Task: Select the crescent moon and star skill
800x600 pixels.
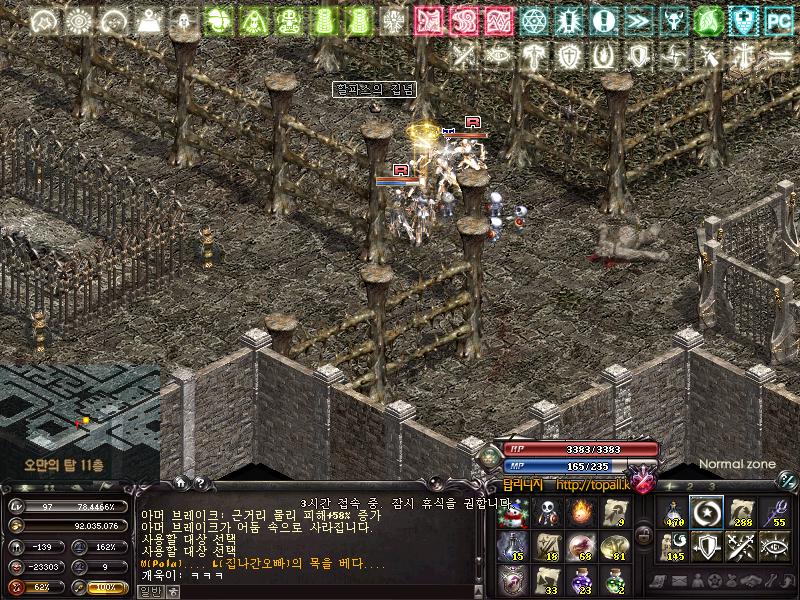Action: (x=708, y=512)
